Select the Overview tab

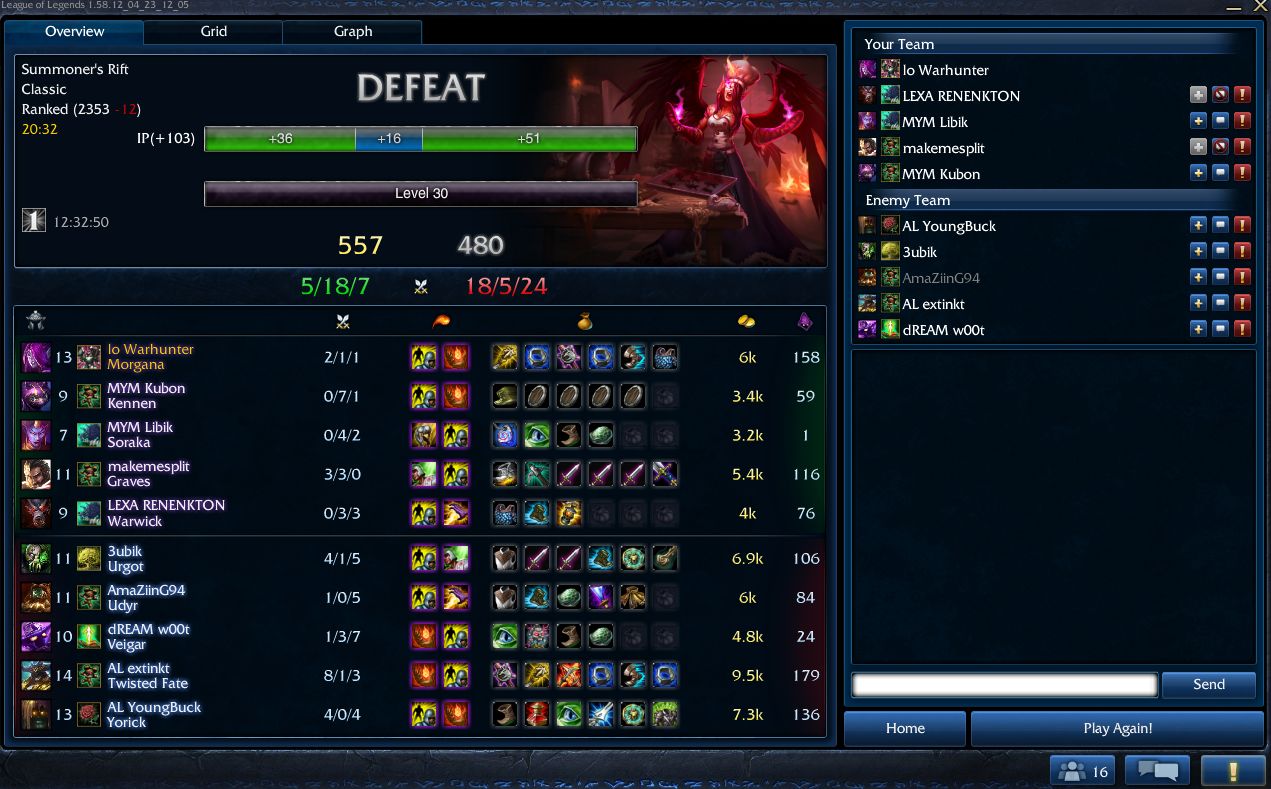(x=74, y=32)
